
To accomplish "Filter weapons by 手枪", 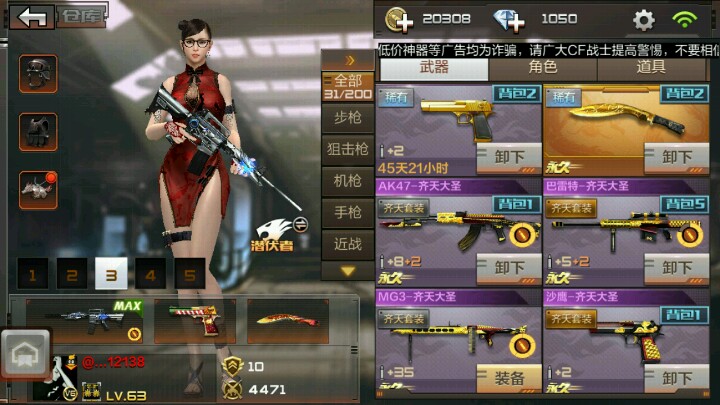I will [347, 213].
